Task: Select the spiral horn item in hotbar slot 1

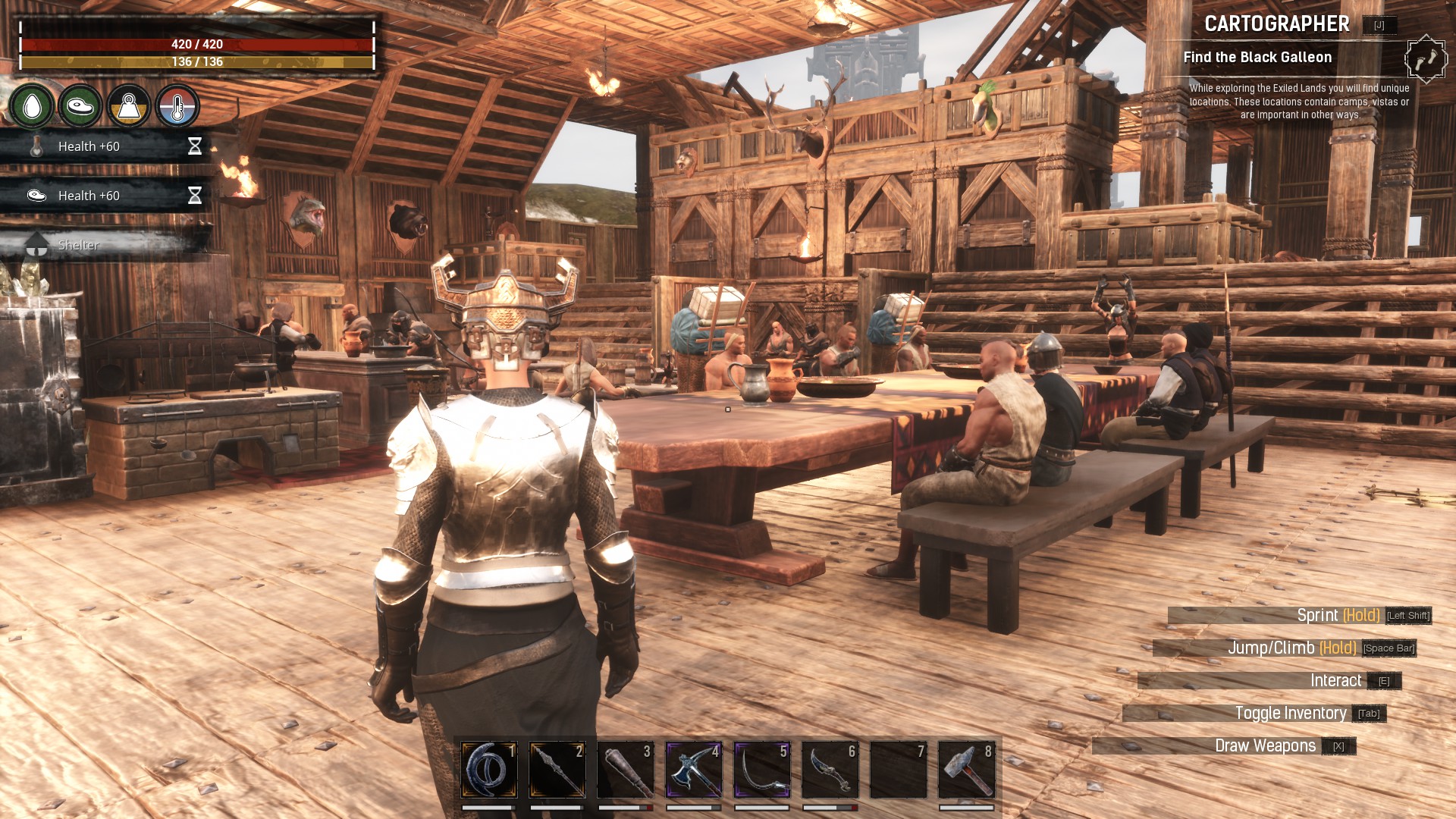Action: [489, 770]
